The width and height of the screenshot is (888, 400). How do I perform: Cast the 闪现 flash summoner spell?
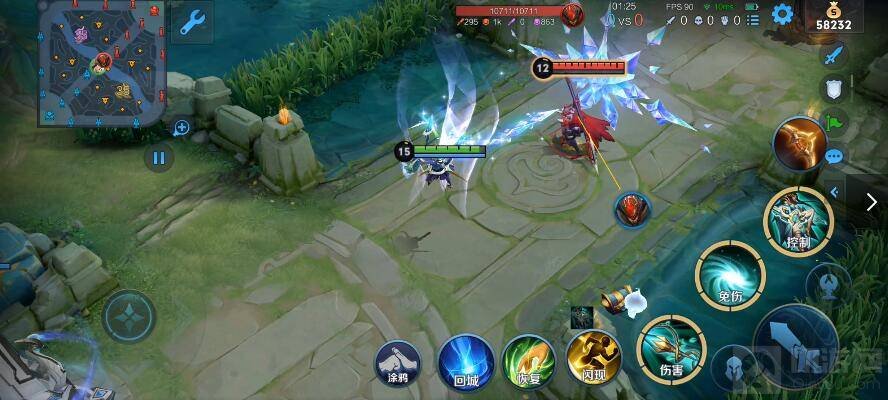pyautogui.click(x=594, y=360)
